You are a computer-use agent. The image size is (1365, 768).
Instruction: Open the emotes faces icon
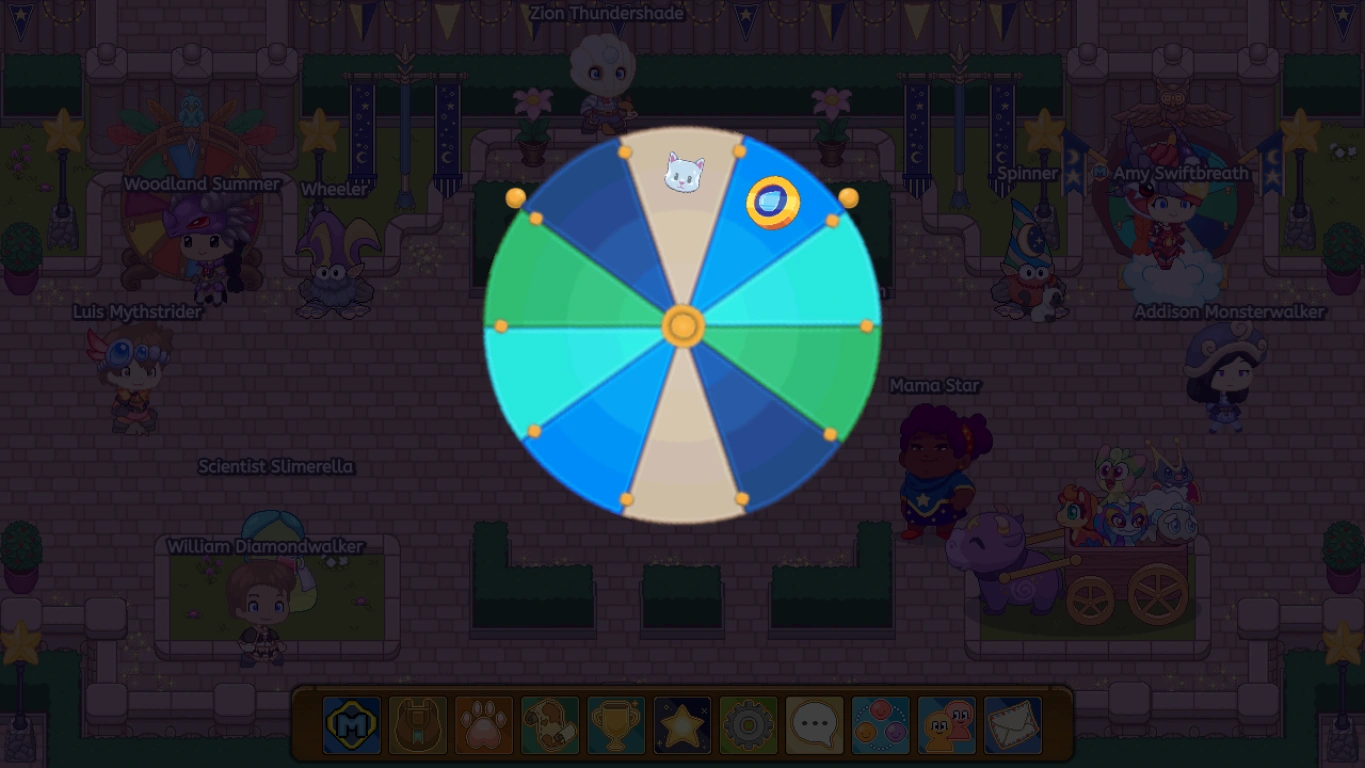pyautogui.click(x=880, y=725)
